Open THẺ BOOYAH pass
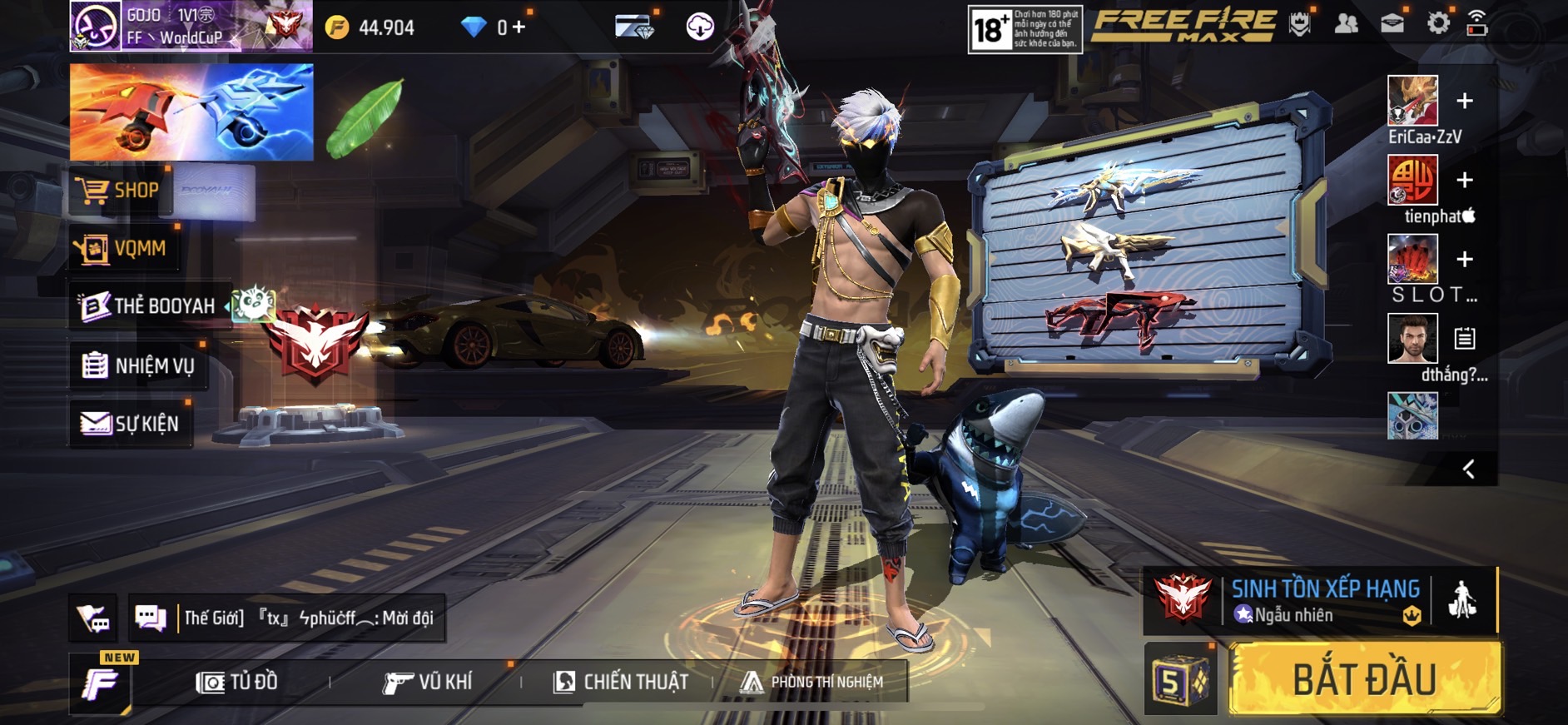This screenshot has height=725, width=1568. [150, 306]
